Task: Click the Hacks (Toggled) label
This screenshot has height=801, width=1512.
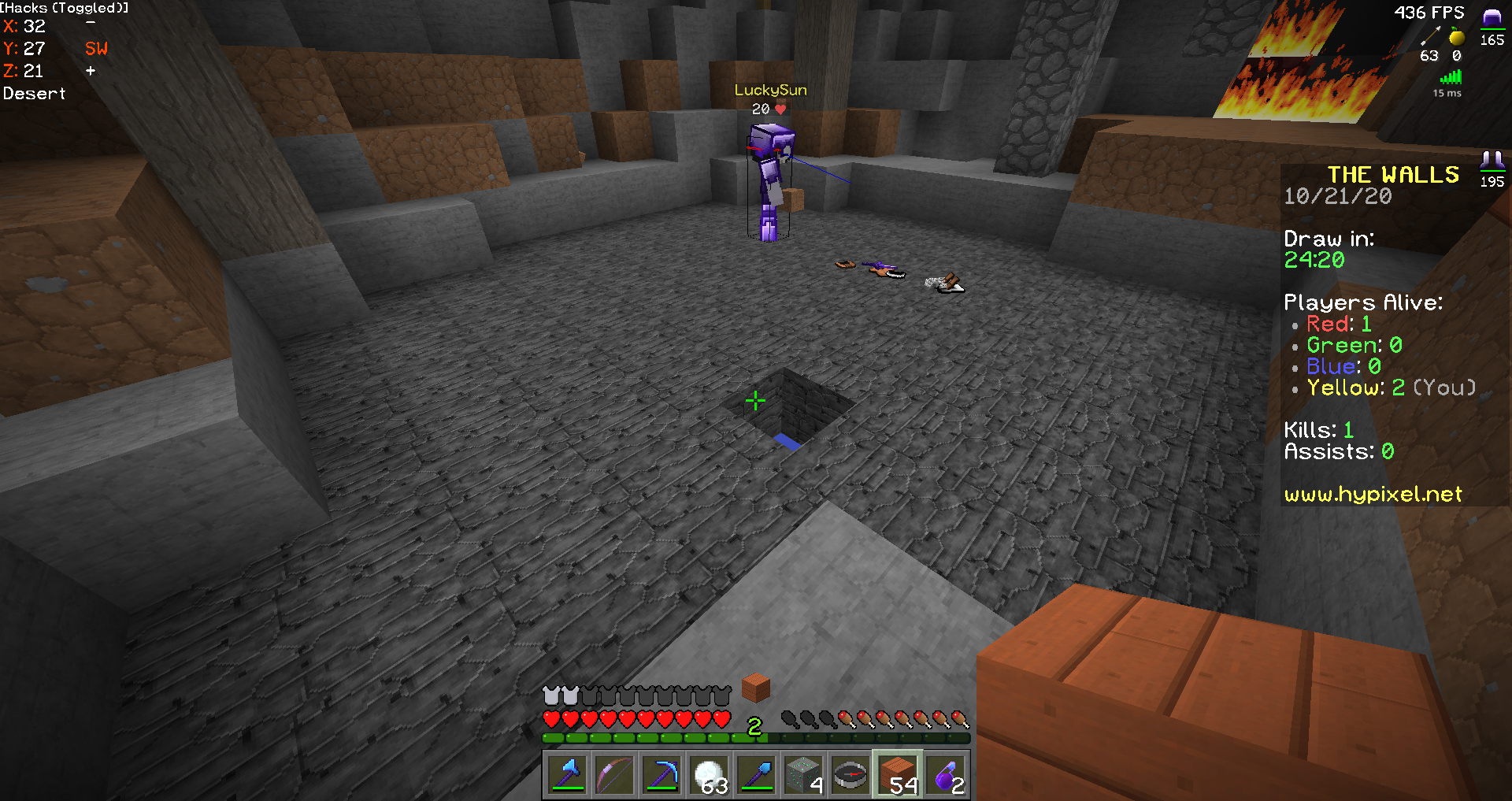Action: point(63,8)
